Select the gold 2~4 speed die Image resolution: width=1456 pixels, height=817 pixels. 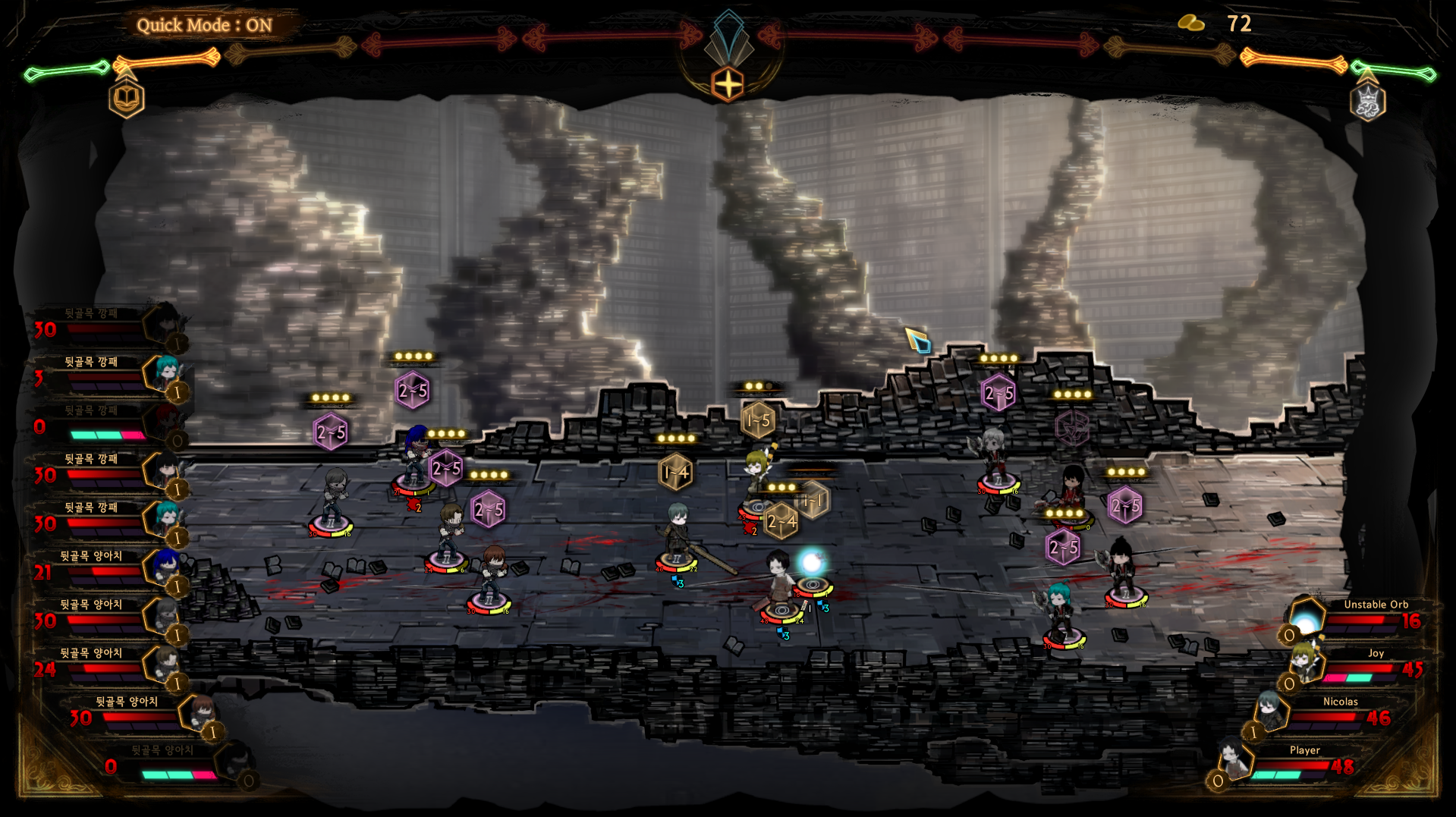[x=780, y=522]
